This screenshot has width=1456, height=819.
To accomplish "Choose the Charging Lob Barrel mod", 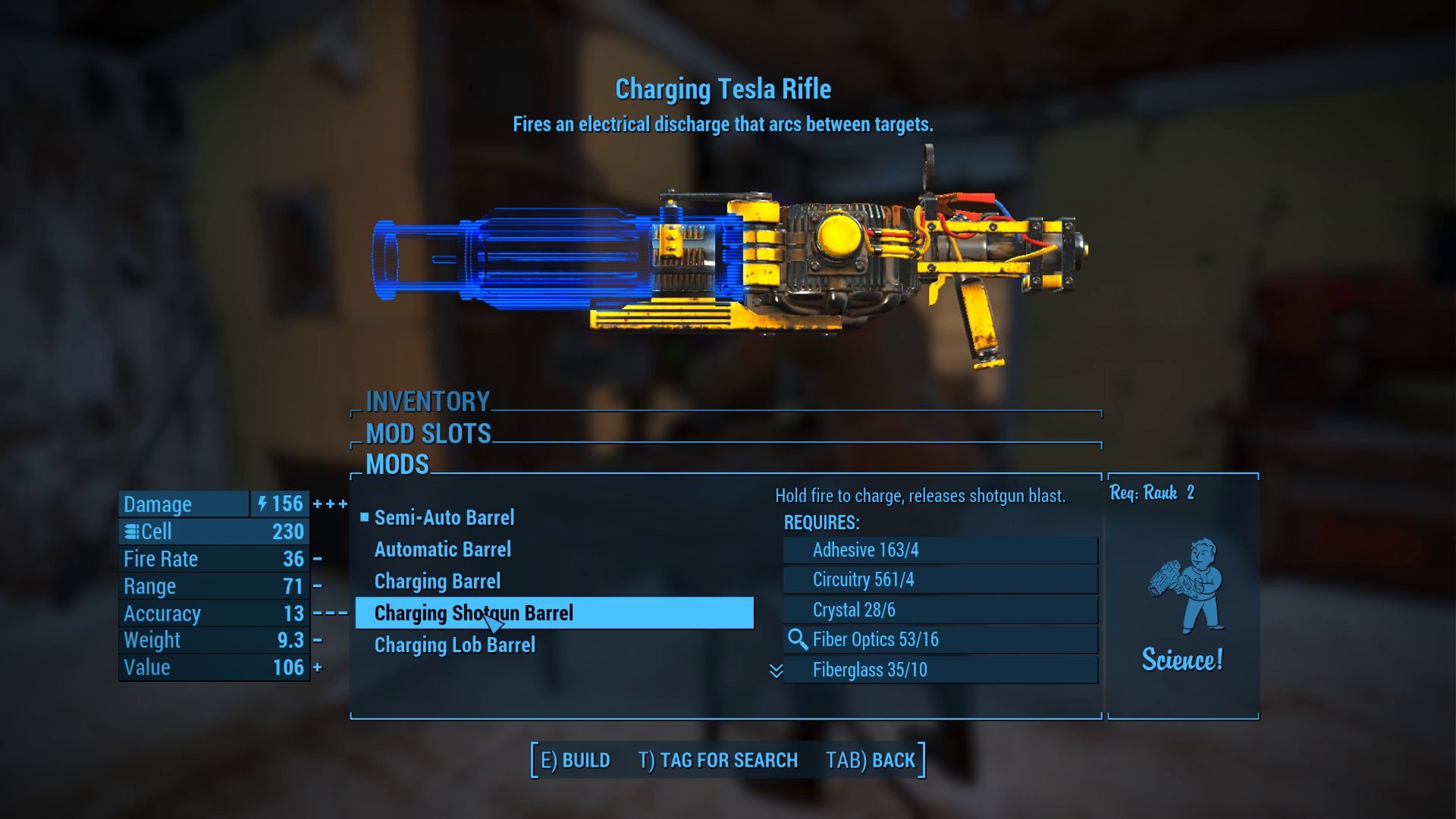I will [455, 645].
